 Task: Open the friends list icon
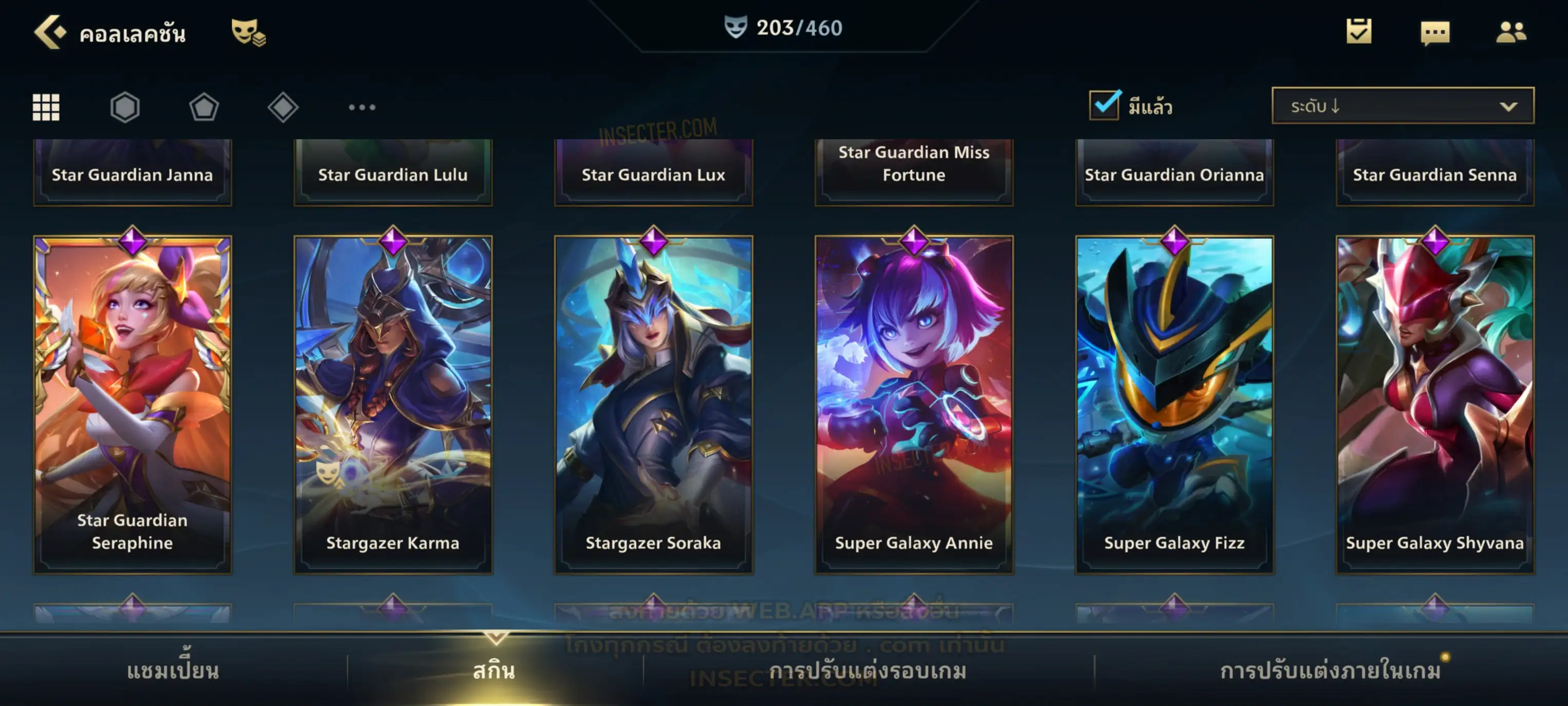coord(1510,32)
